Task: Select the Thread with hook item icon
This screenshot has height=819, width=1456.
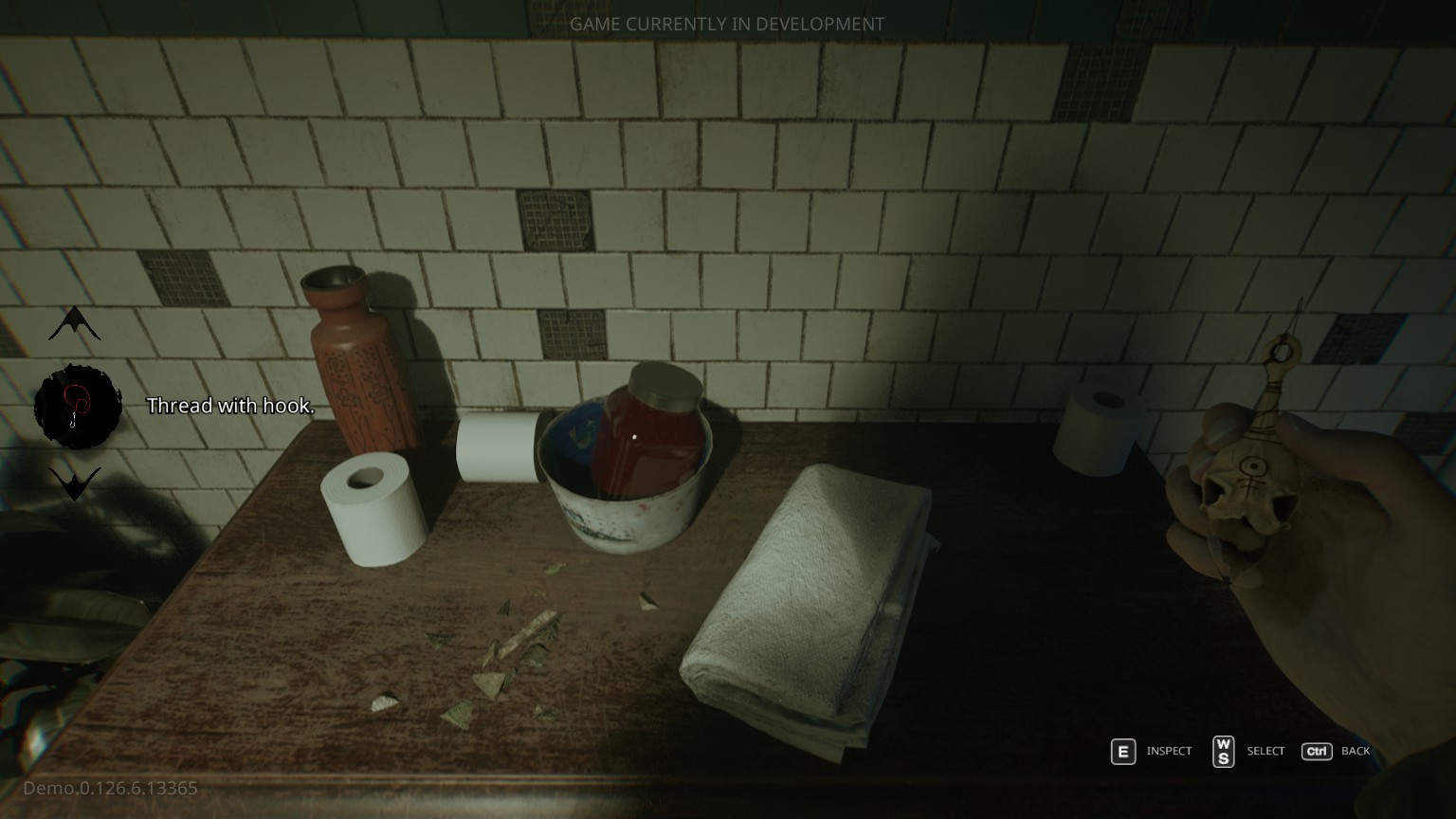Action: point(78,407)
